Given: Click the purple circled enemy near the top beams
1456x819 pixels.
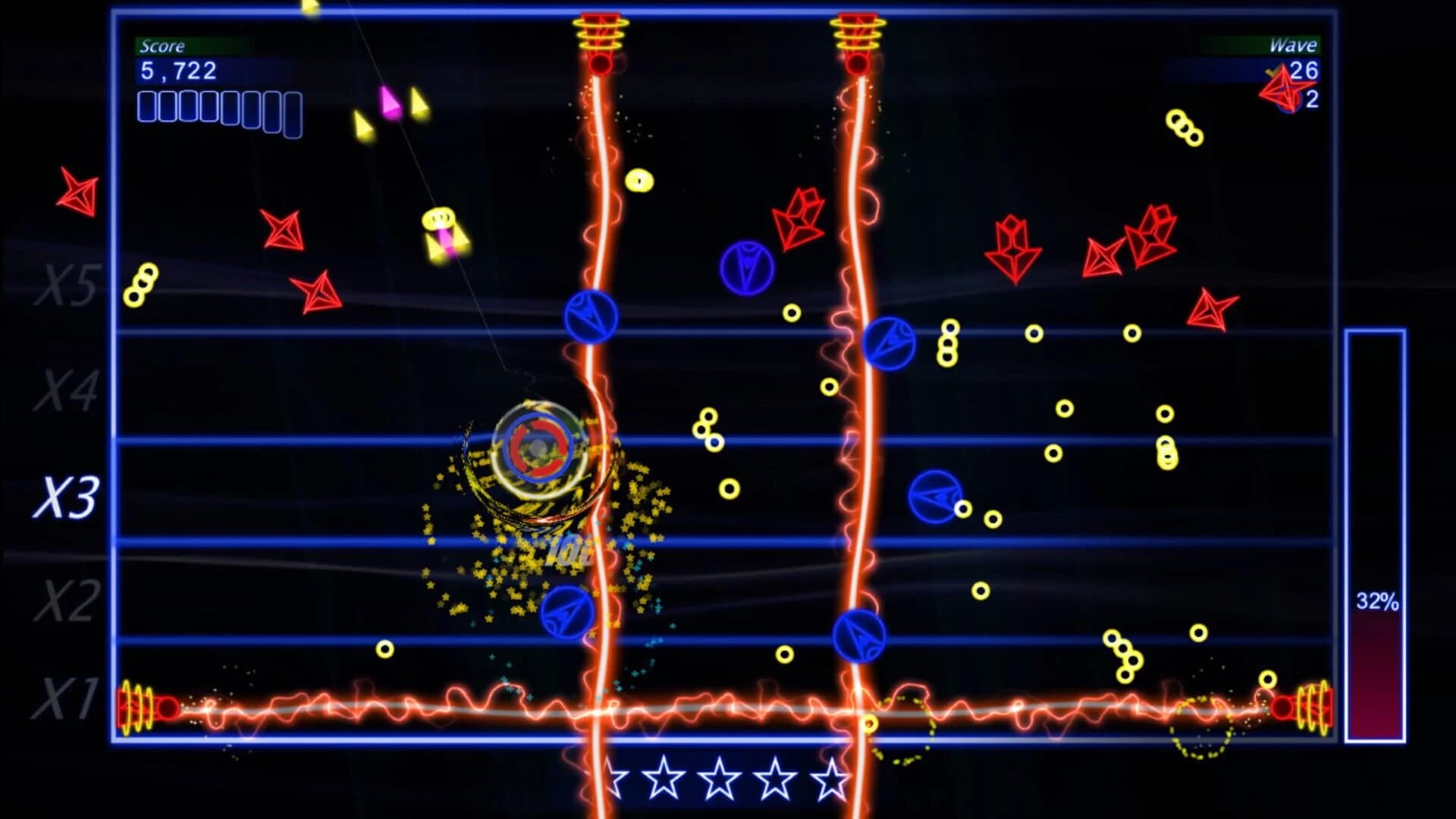Looking at the screenshot, I should [748, 265].
